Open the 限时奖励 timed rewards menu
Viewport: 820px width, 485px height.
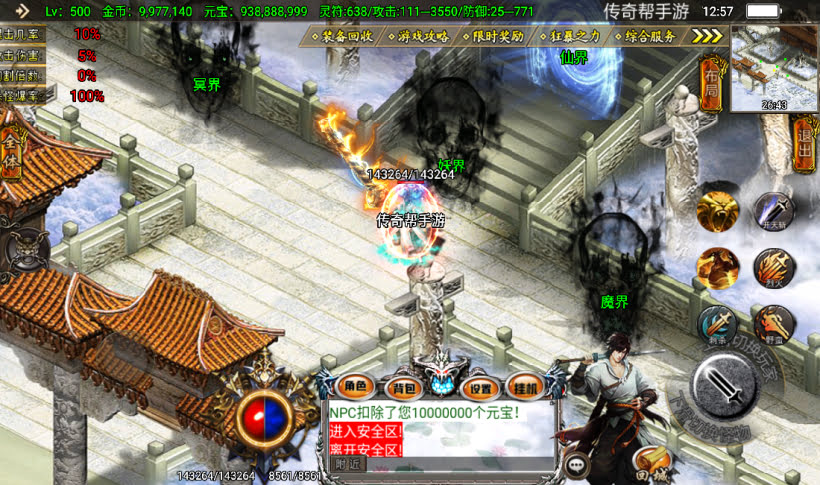click(x=498, y=36)
